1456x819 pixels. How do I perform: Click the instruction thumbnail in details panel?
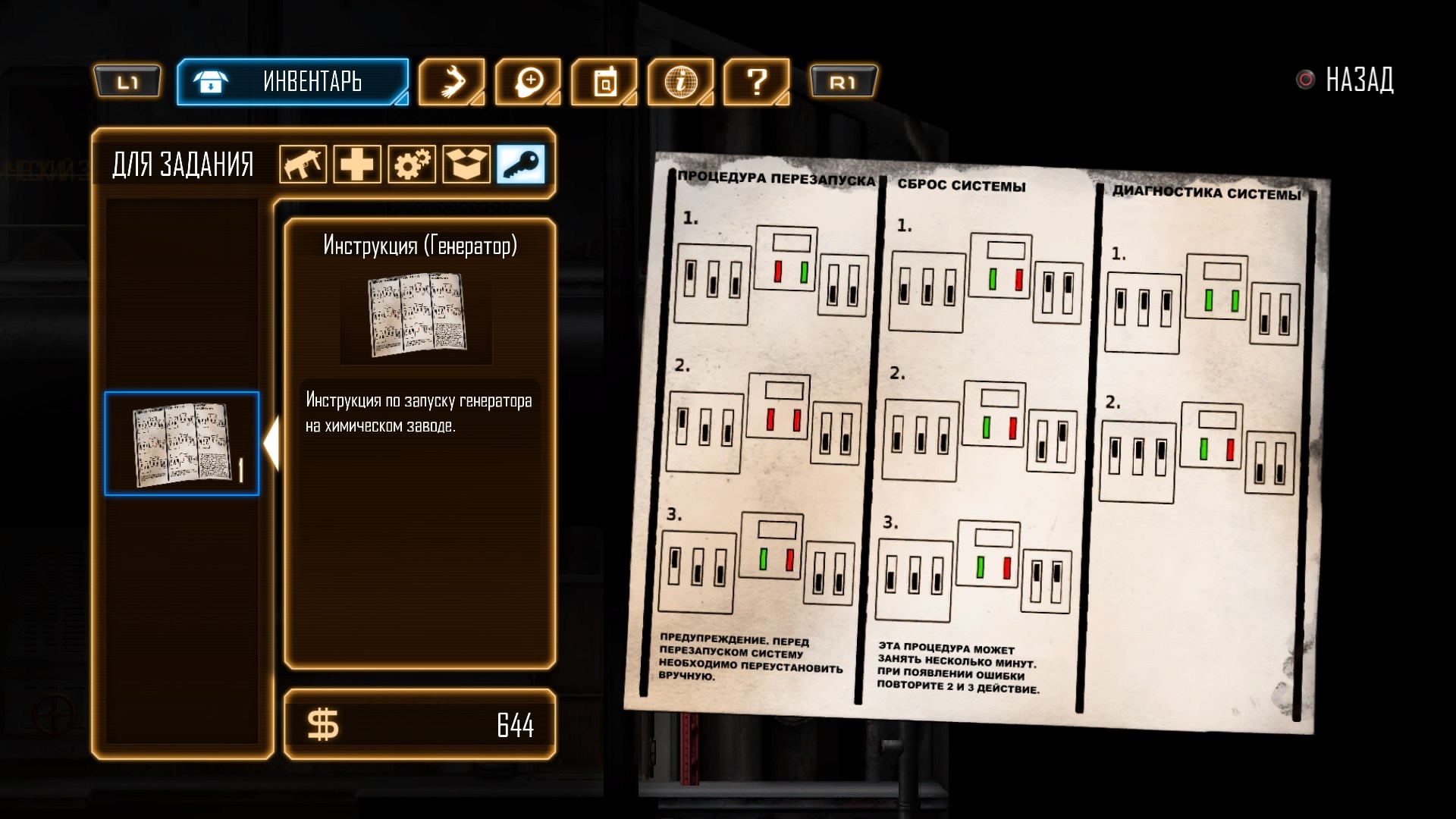pos(417,315)
